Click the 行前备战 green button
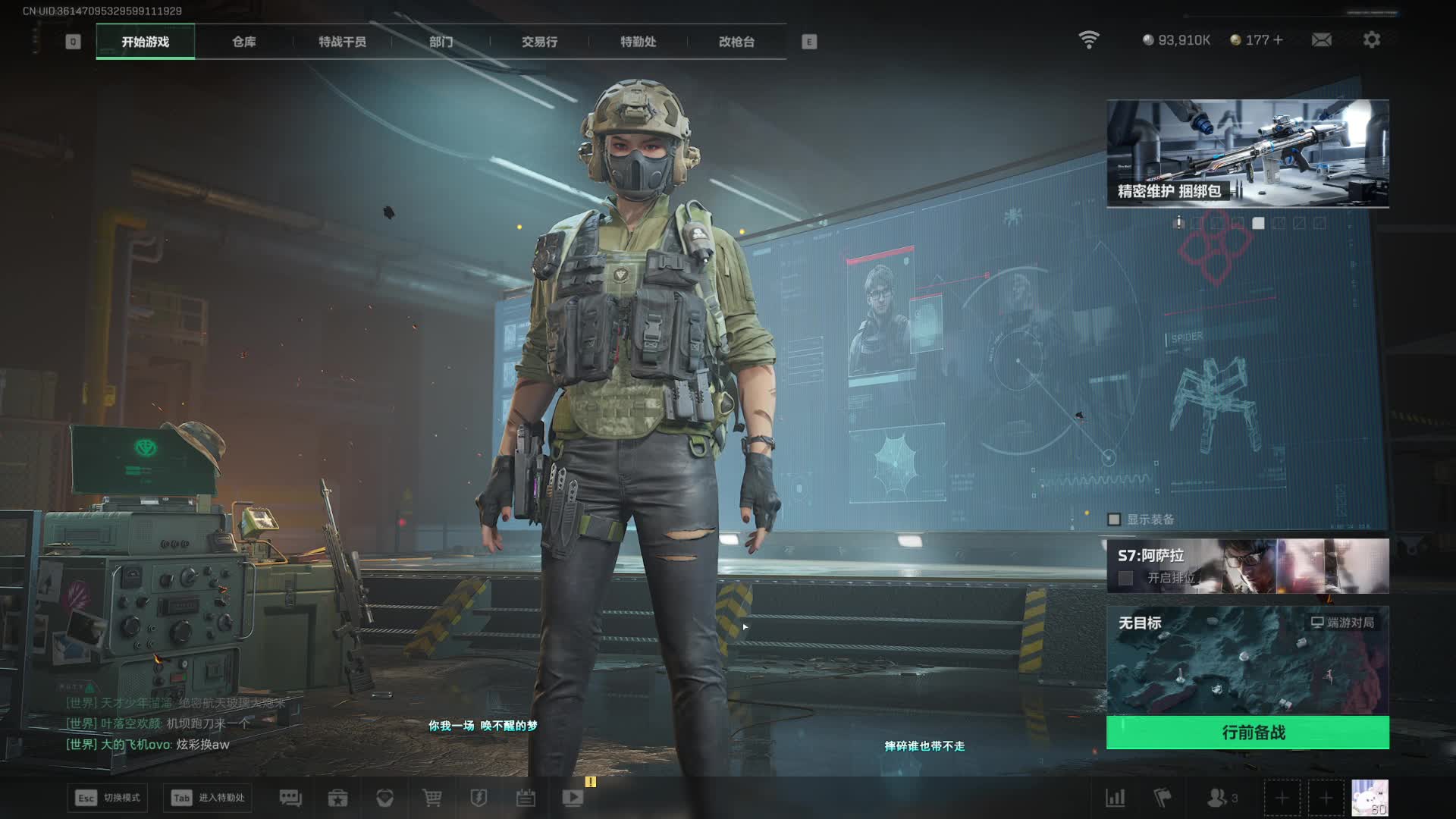Screen dimensions: 1456x819 point(1247,733)
